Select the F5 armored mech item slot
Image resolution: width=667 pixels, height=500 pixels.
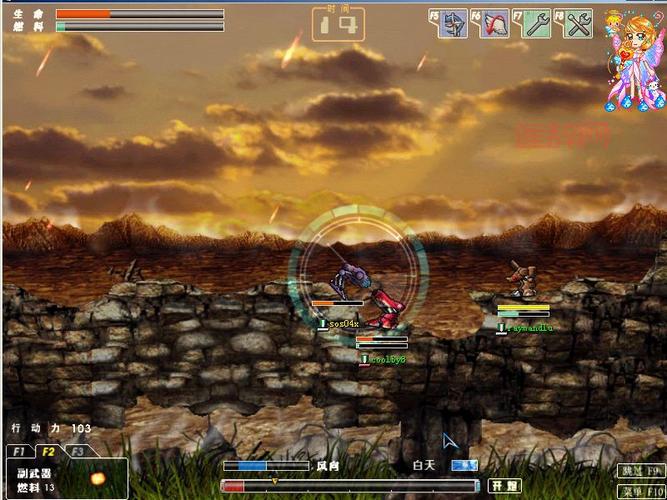(x=455, y=23)
